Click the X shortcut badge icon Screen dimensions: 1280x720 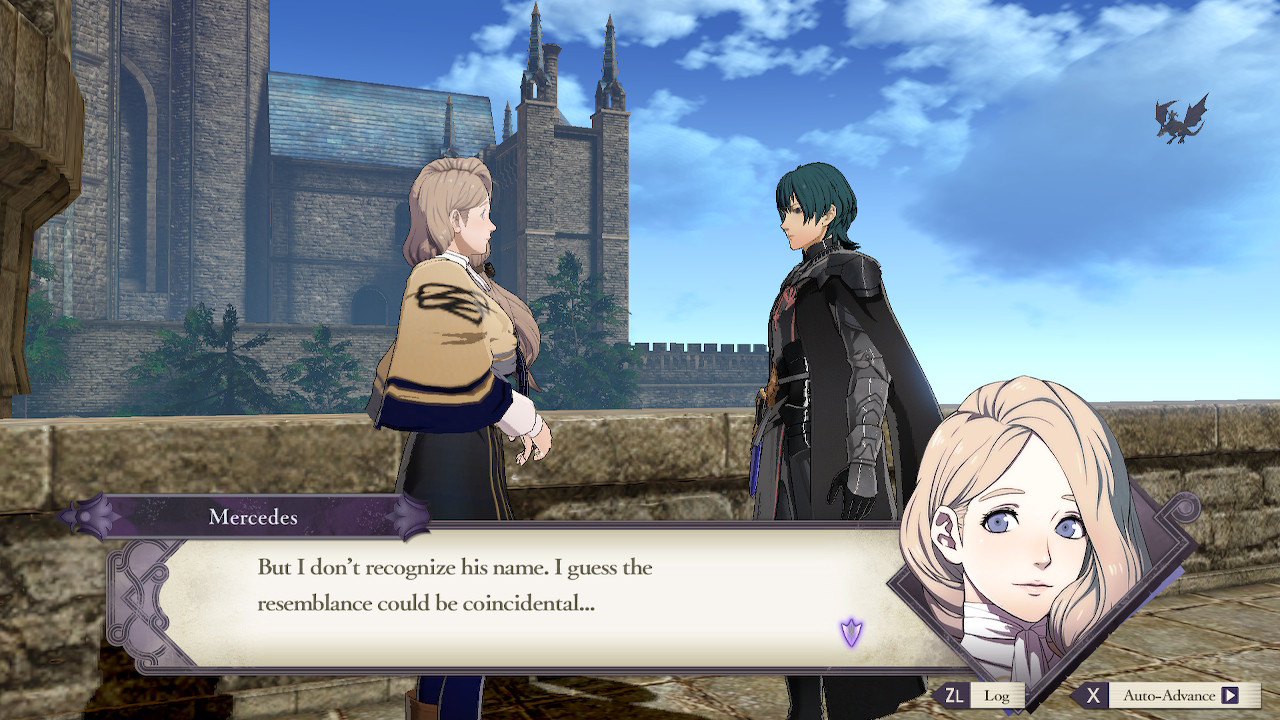point(1093,695)
